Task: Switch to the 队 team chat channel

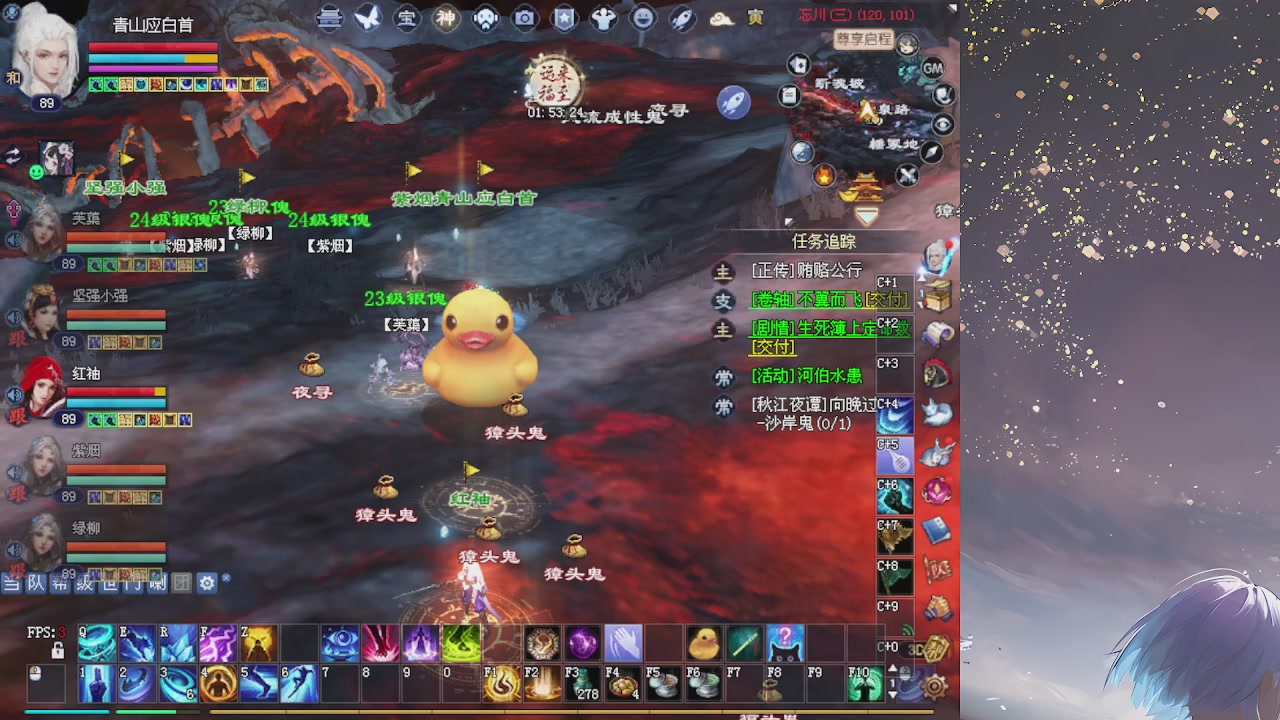Action: pyautogui.click(x=34, y=583)
